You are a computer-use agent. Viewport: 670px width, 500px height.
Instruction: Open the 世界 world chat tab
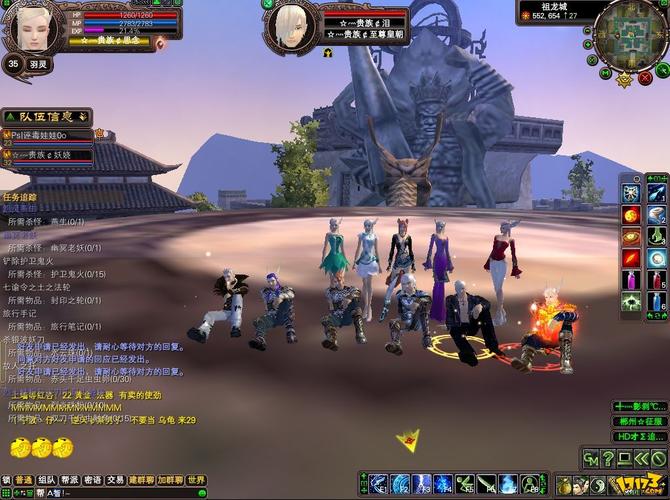coord(196,480)
